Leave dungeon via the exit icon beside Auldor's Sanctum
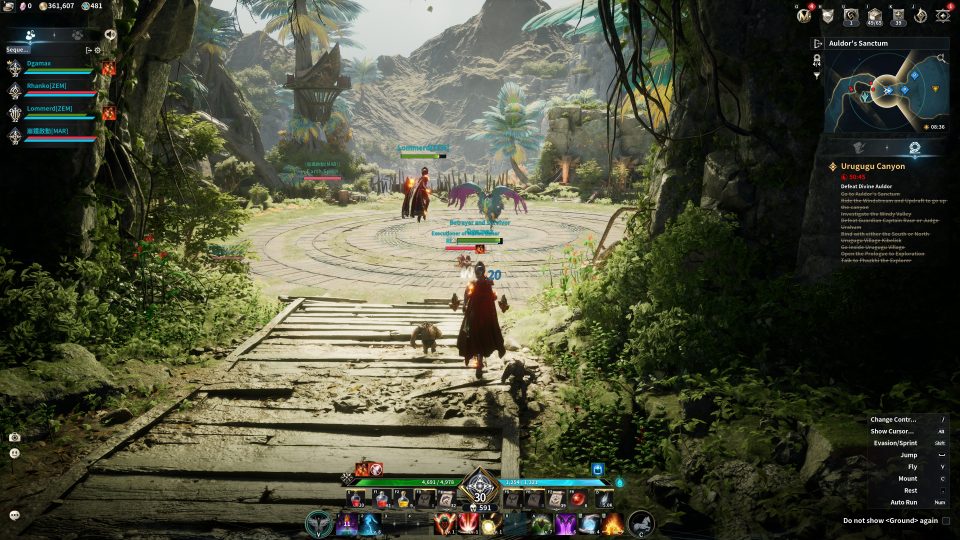This screenshot has height=540, width=960. click(817, 44)
